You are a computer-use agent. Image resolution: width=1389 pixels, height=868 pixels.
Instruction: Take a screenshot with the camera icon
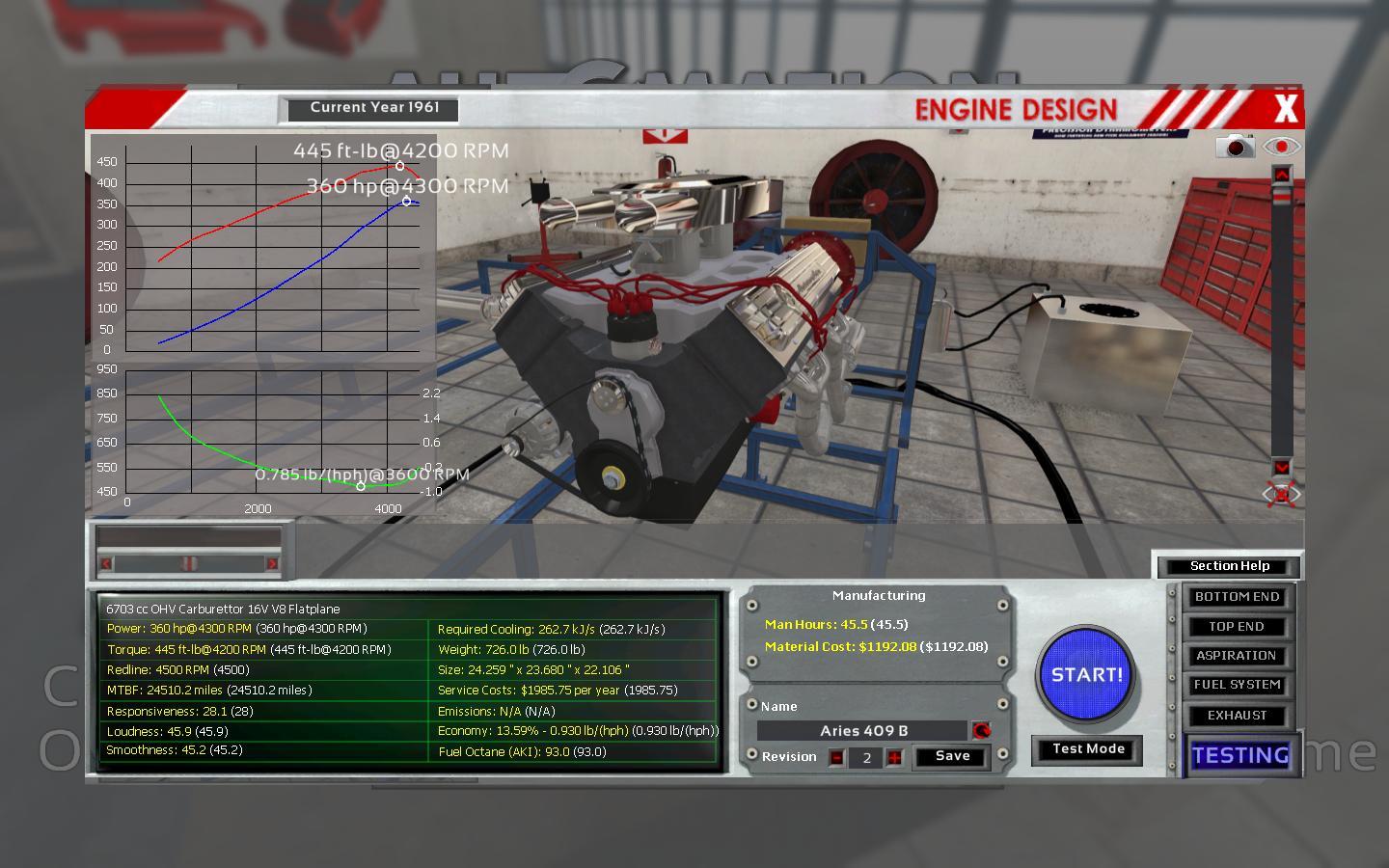1235,147
